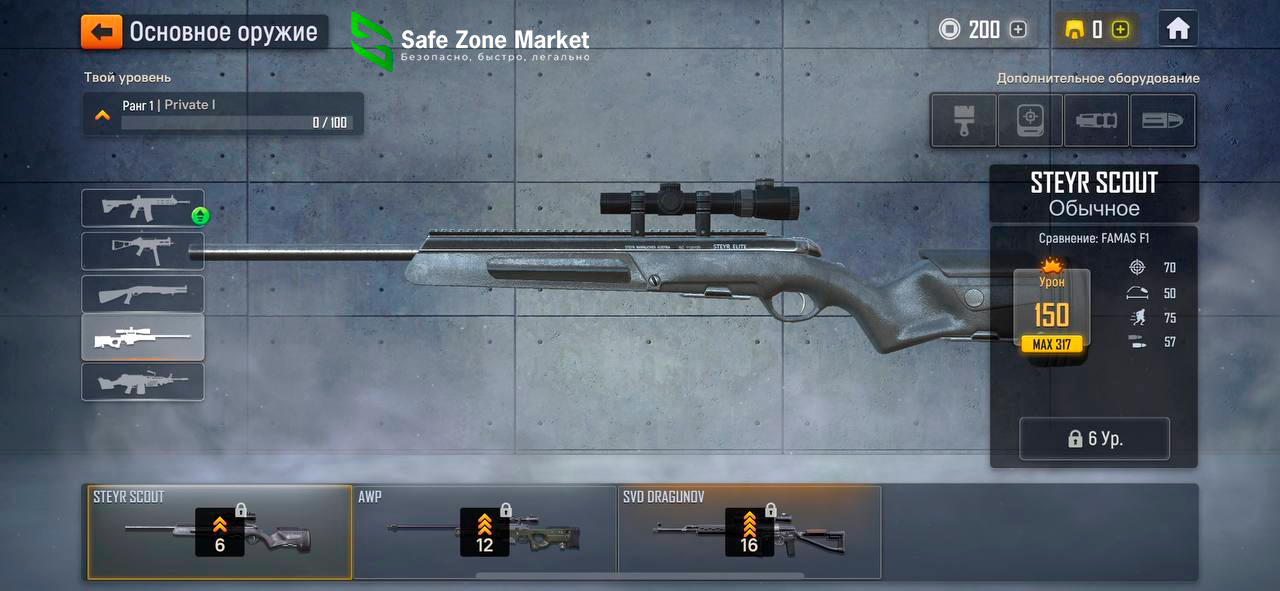
Task: Open the bullet ammo equipment slot
Action: (x=1162, y=120)
